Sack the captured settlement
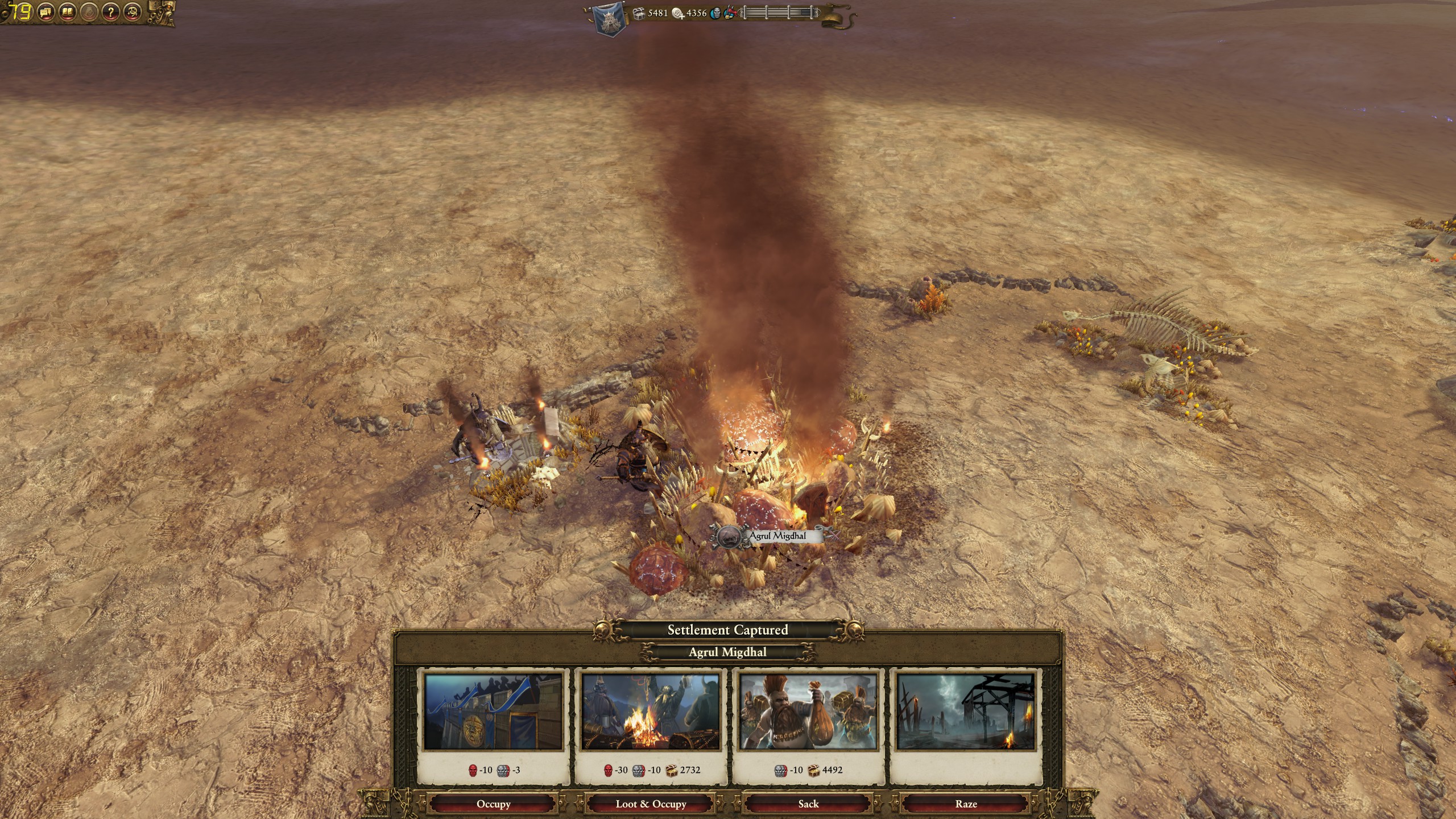The image size is (1456, 819). (x=808, y=804)
